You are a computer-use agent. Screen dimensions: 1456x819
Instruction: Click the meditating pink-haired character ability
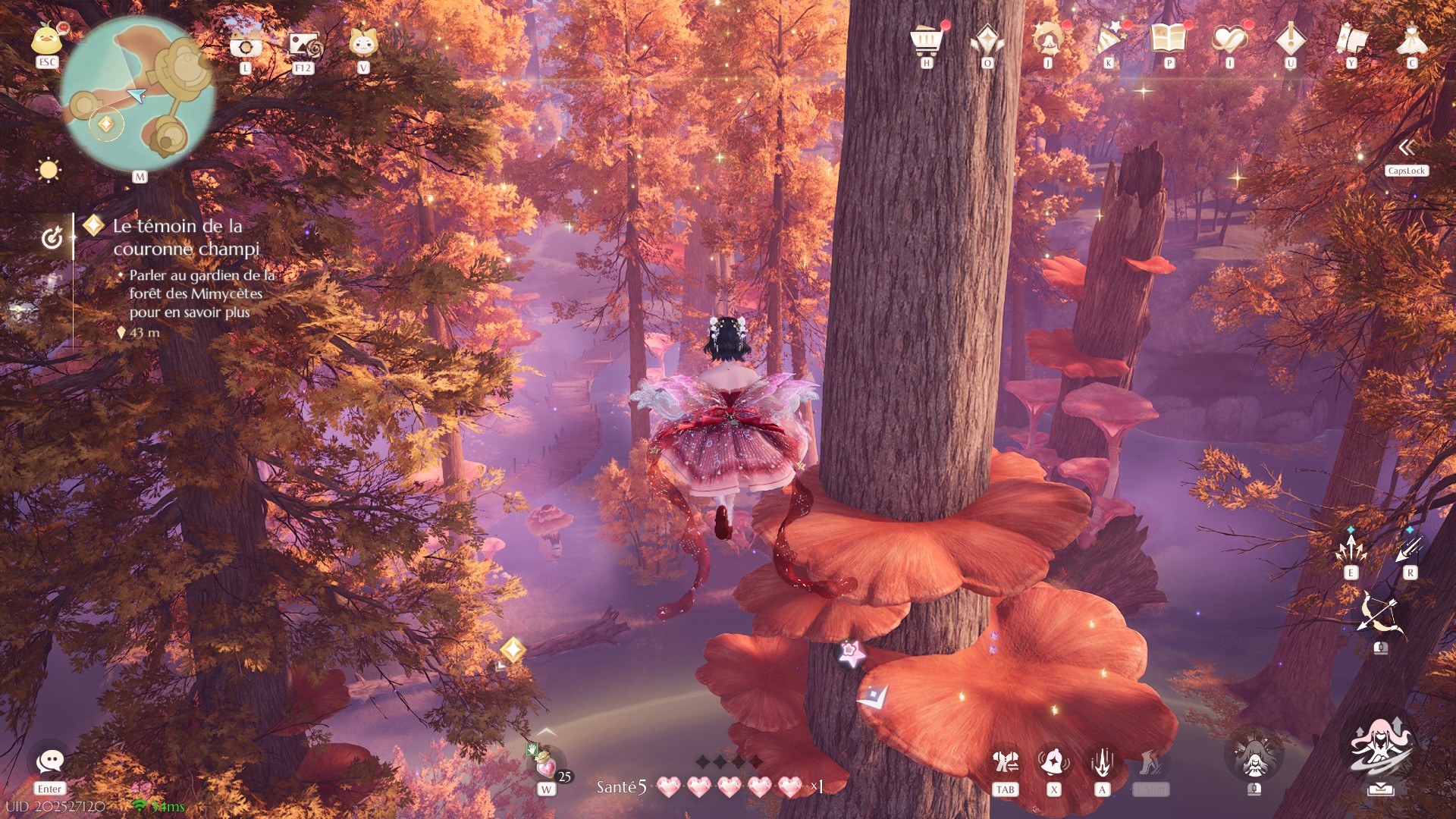(x=1380, y=748)
